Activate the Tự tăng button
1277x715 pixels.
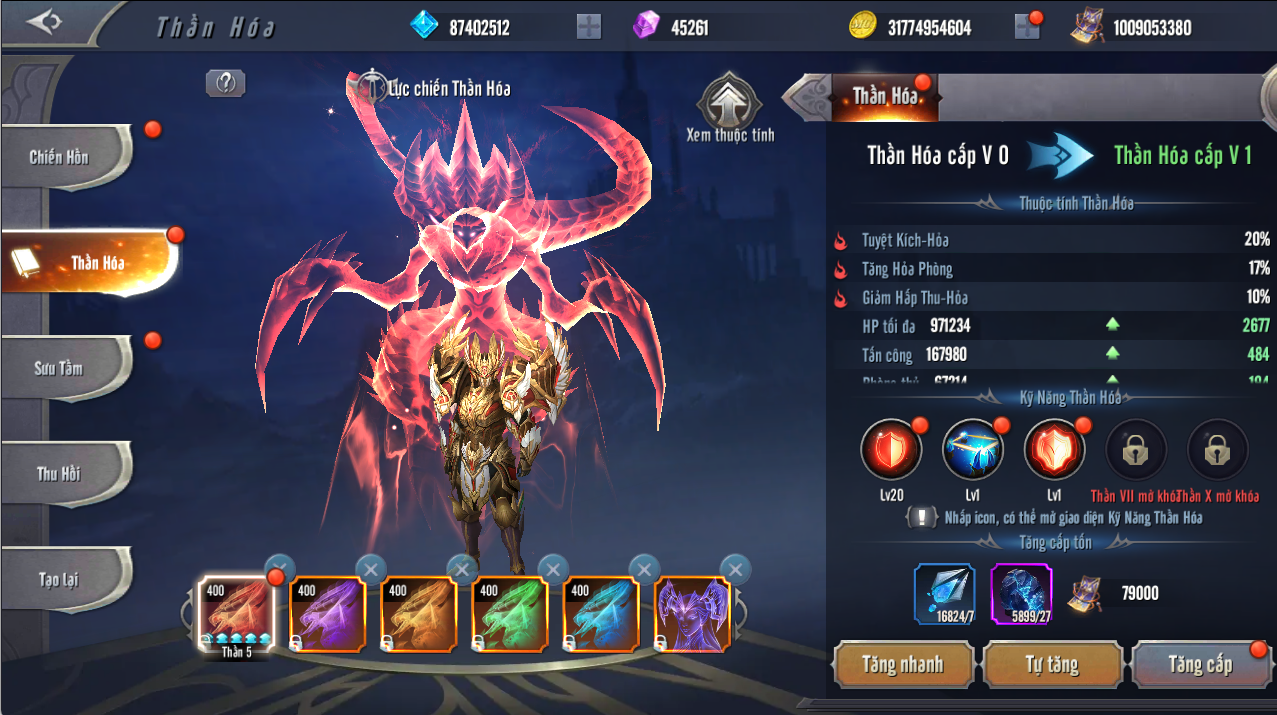(x=1052, y=665)
